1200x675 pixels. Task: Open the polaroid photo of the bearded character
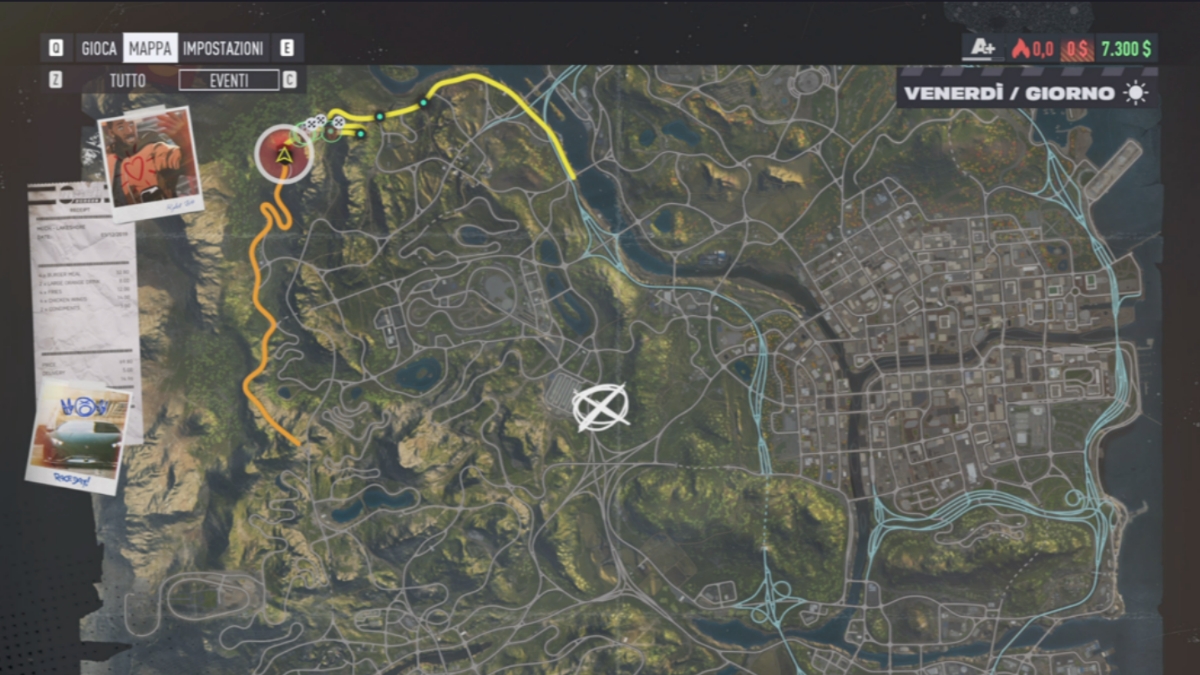point(150,162)
